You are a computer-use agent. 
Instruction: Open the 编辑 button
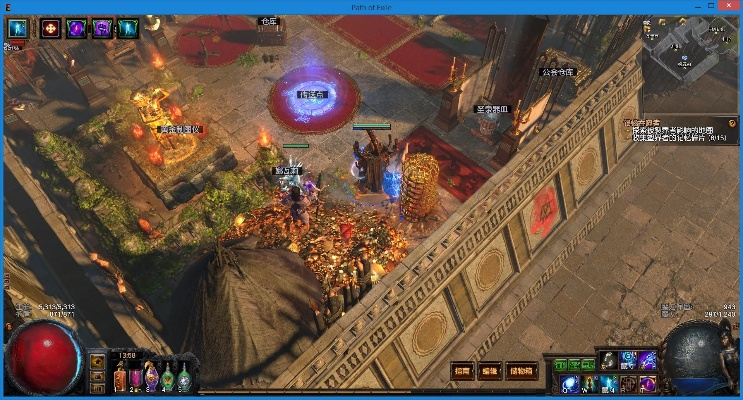490,370
